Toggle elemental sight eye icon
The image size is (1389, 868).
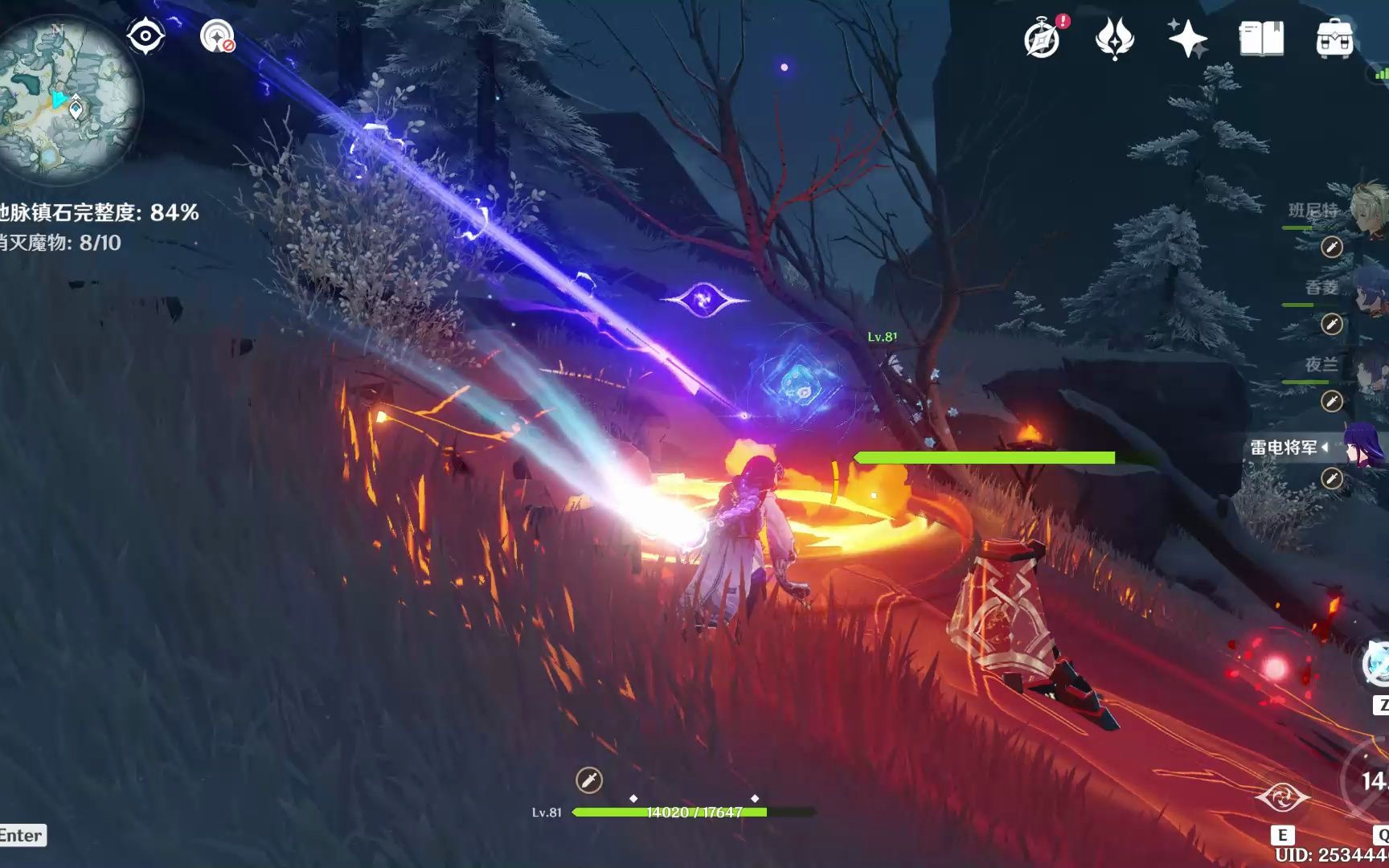click(x=145, y=36)
